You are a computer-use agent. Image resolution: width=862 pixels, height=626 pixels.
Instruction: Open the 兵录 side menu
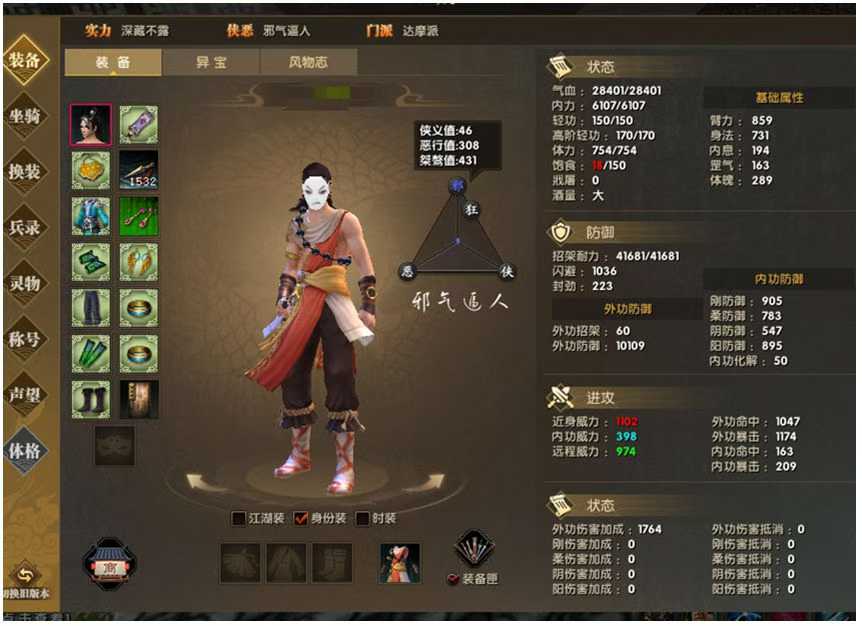[x=25, y=227]
